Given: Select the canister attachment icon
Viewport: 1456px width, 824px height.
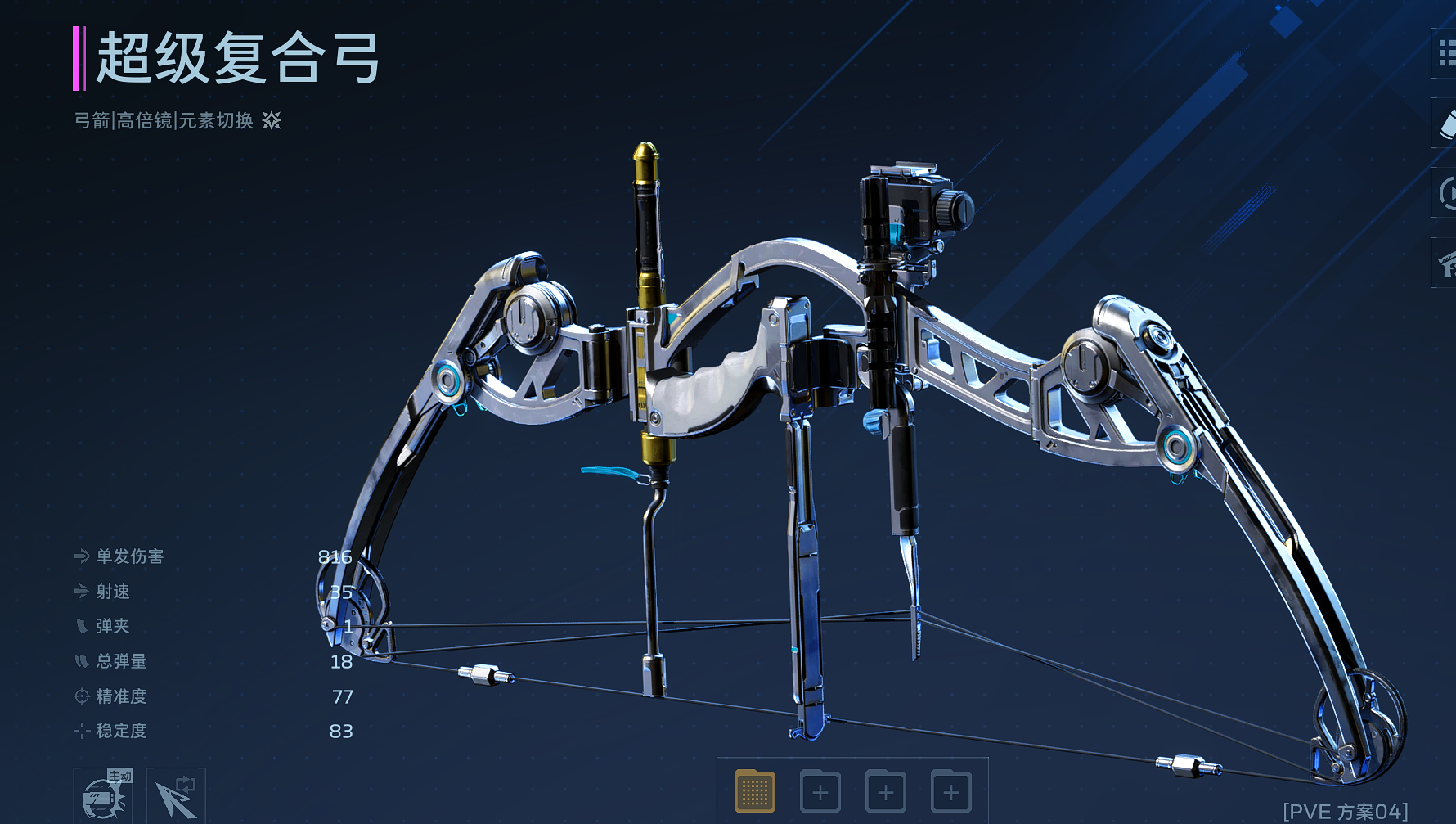Looking at the screenshot, I should [1446, 124].
